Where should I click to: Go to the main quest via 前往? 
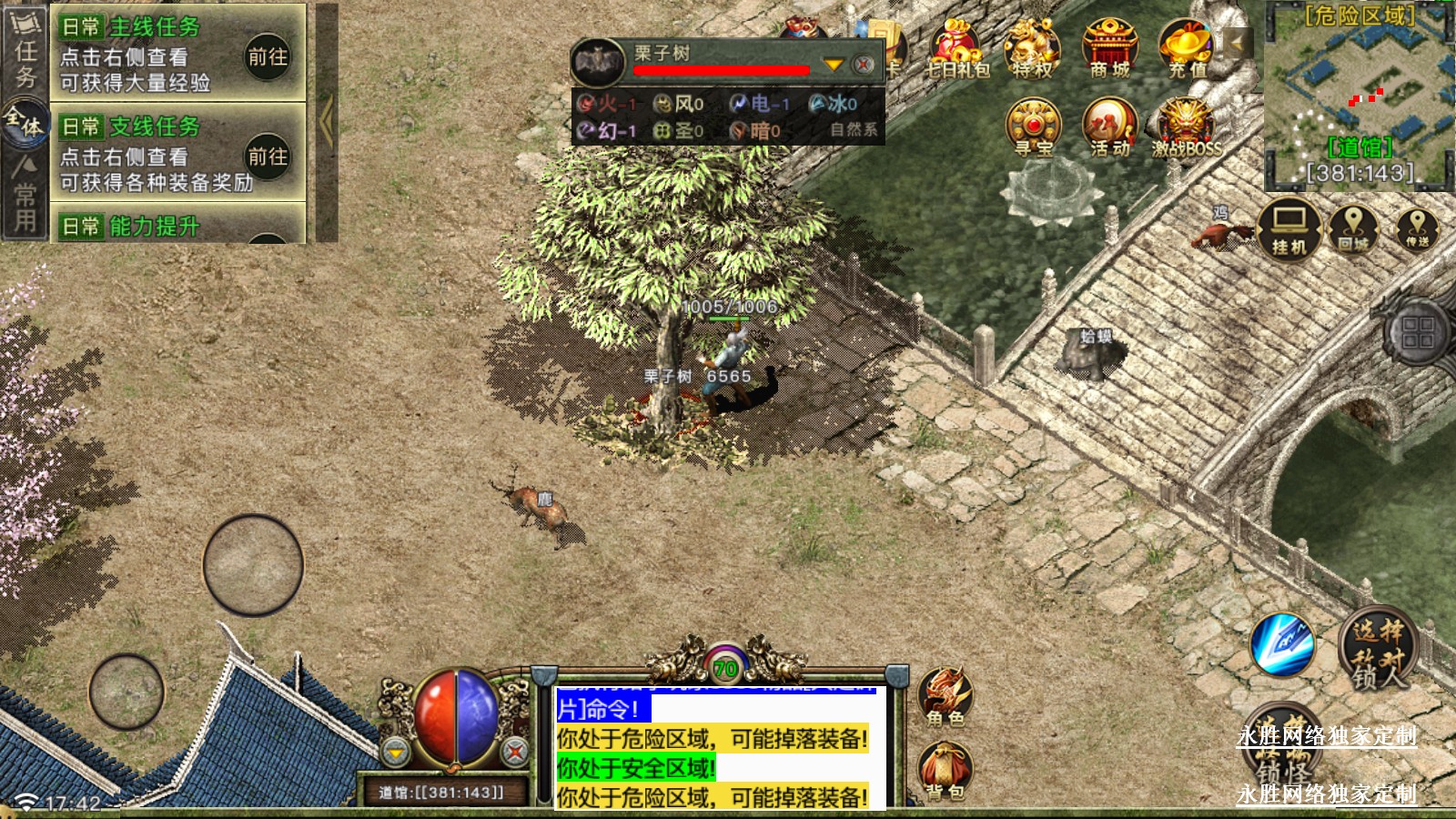268,56
